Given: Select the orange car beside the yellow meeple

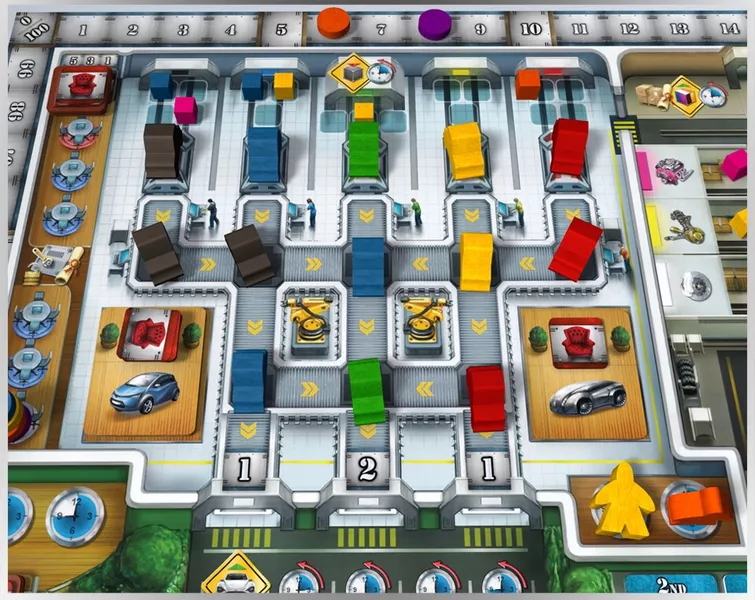Looking at the screenshot, I should [694, 503].
